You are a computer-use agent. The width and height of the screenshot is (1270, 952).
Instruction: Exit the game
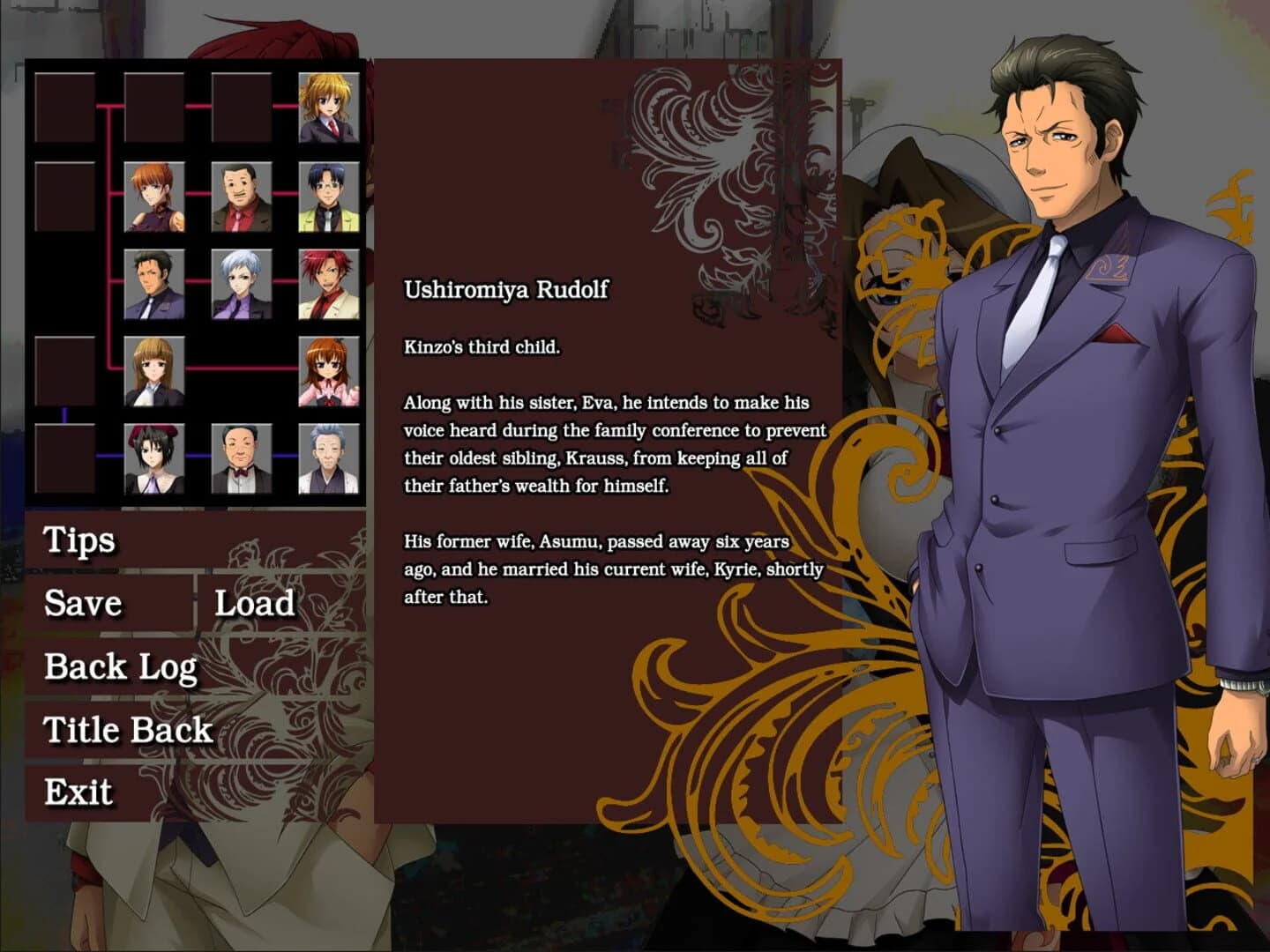pos(78,792)
